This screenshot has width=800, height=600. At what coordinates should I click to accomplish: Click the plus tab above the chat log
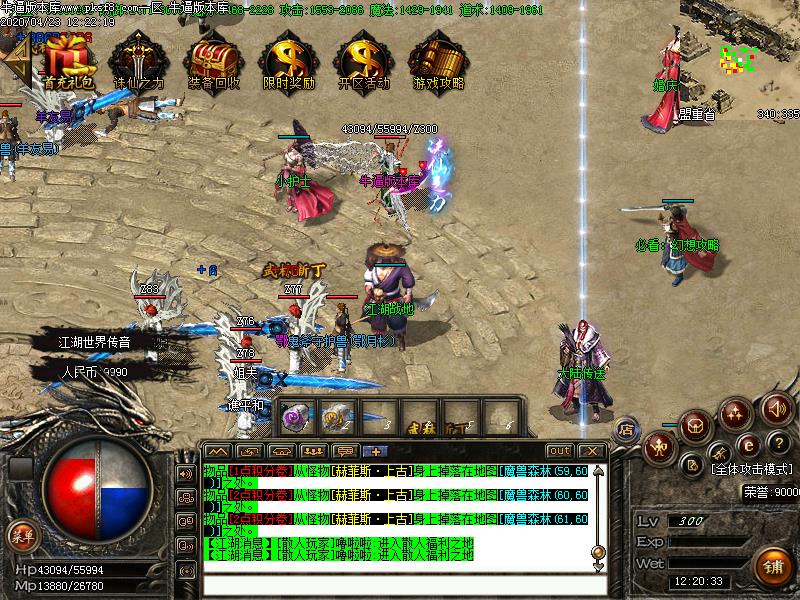(376, 451)
